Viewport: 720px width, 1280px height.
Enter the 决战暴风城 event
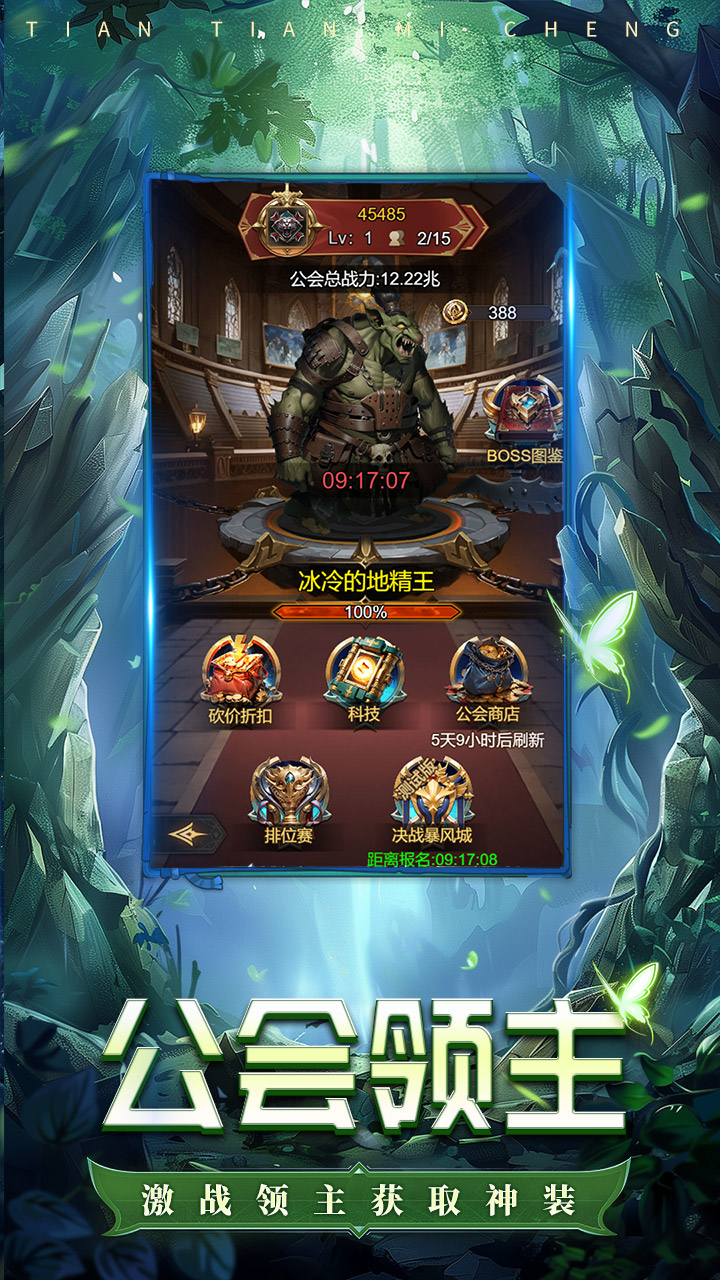tap(432, 795)
